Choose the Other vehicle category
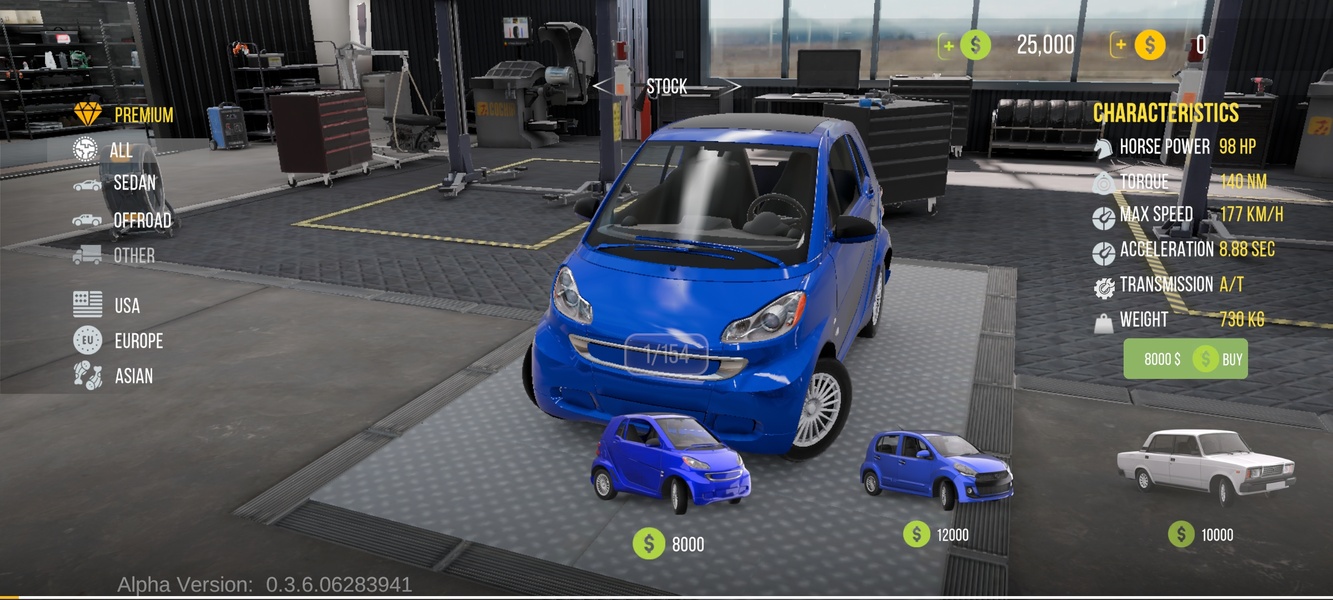 pyautogui.click(x=115, y=255)
